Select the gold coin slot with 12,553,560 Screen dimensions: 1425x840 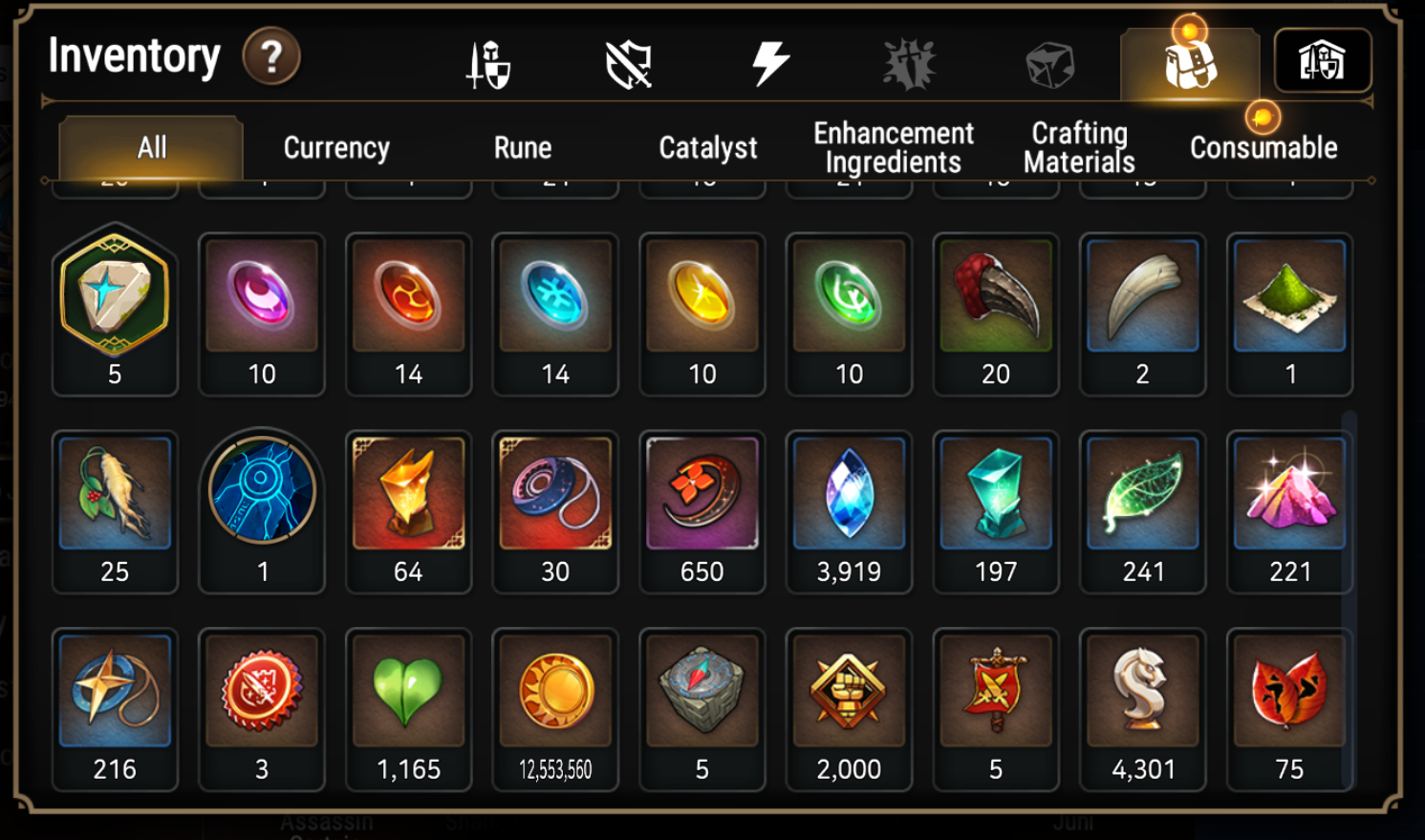tap(555, 708)
